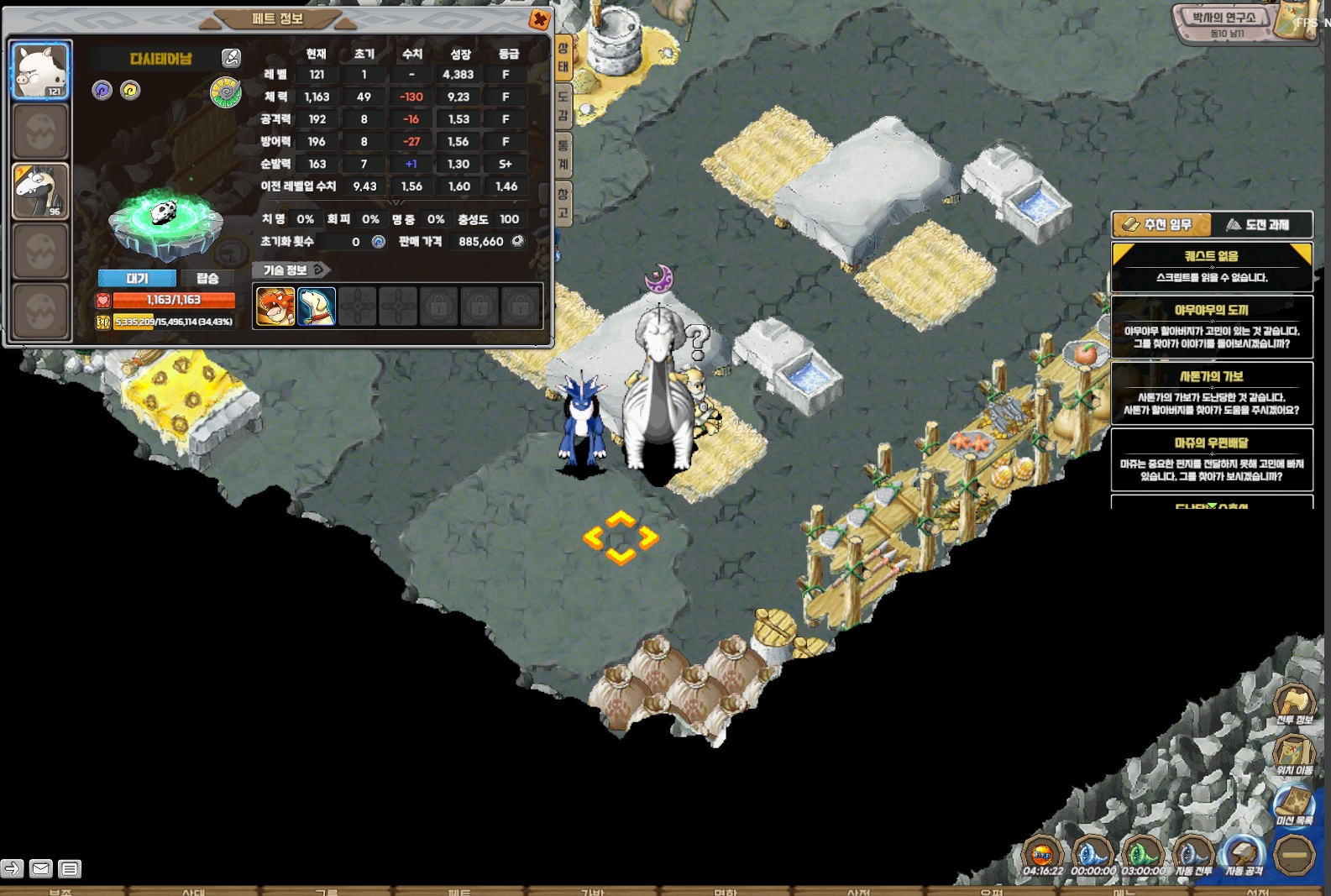Open the 기술 정보 skill info

coord(291,270)
